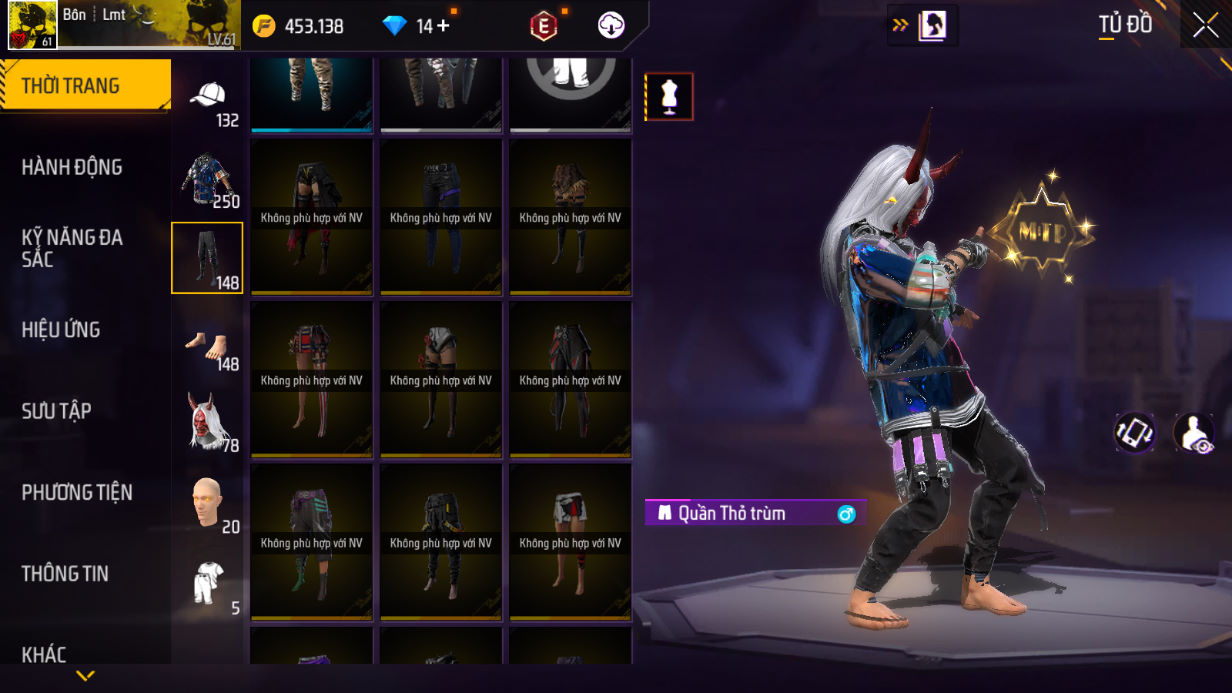Open the Thời Trang tab
Screen dimensions: 1232x693
click(85, 86)
